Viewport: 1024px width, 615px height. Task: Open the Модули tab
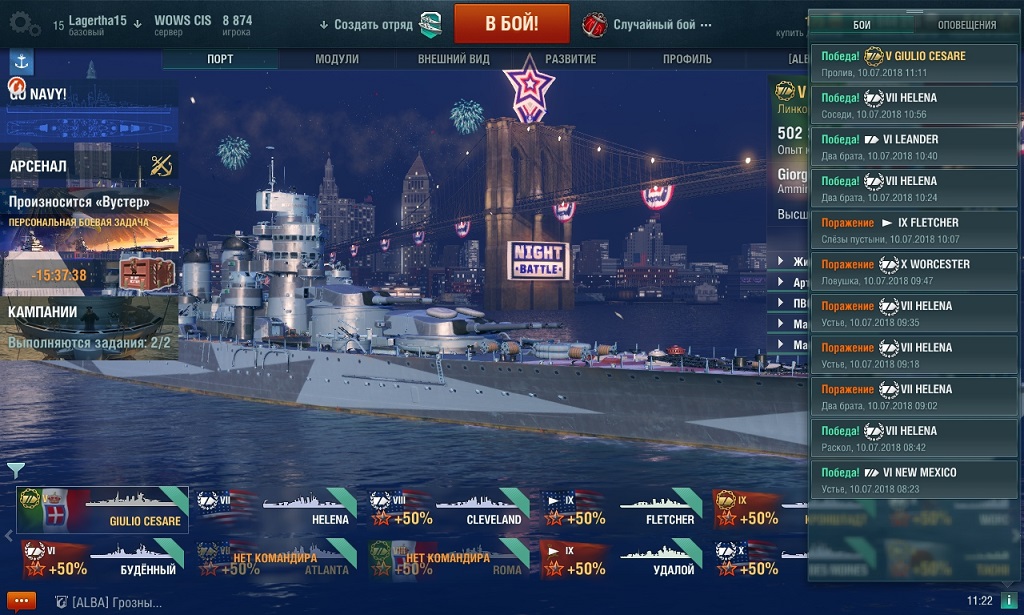[336, 59]
